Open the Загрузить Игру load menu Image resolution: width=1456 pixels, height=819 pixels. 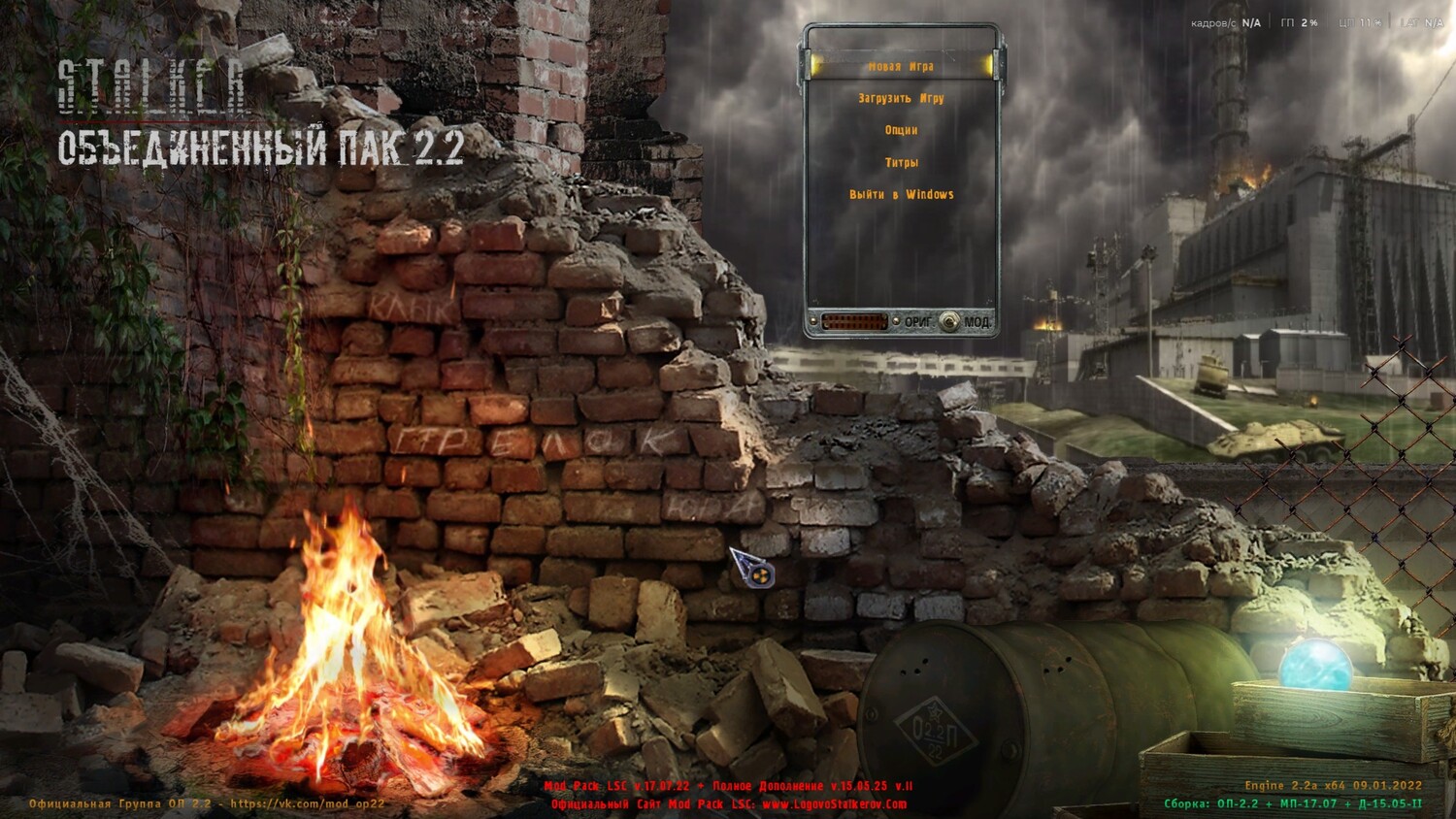(x=901, y=98)
